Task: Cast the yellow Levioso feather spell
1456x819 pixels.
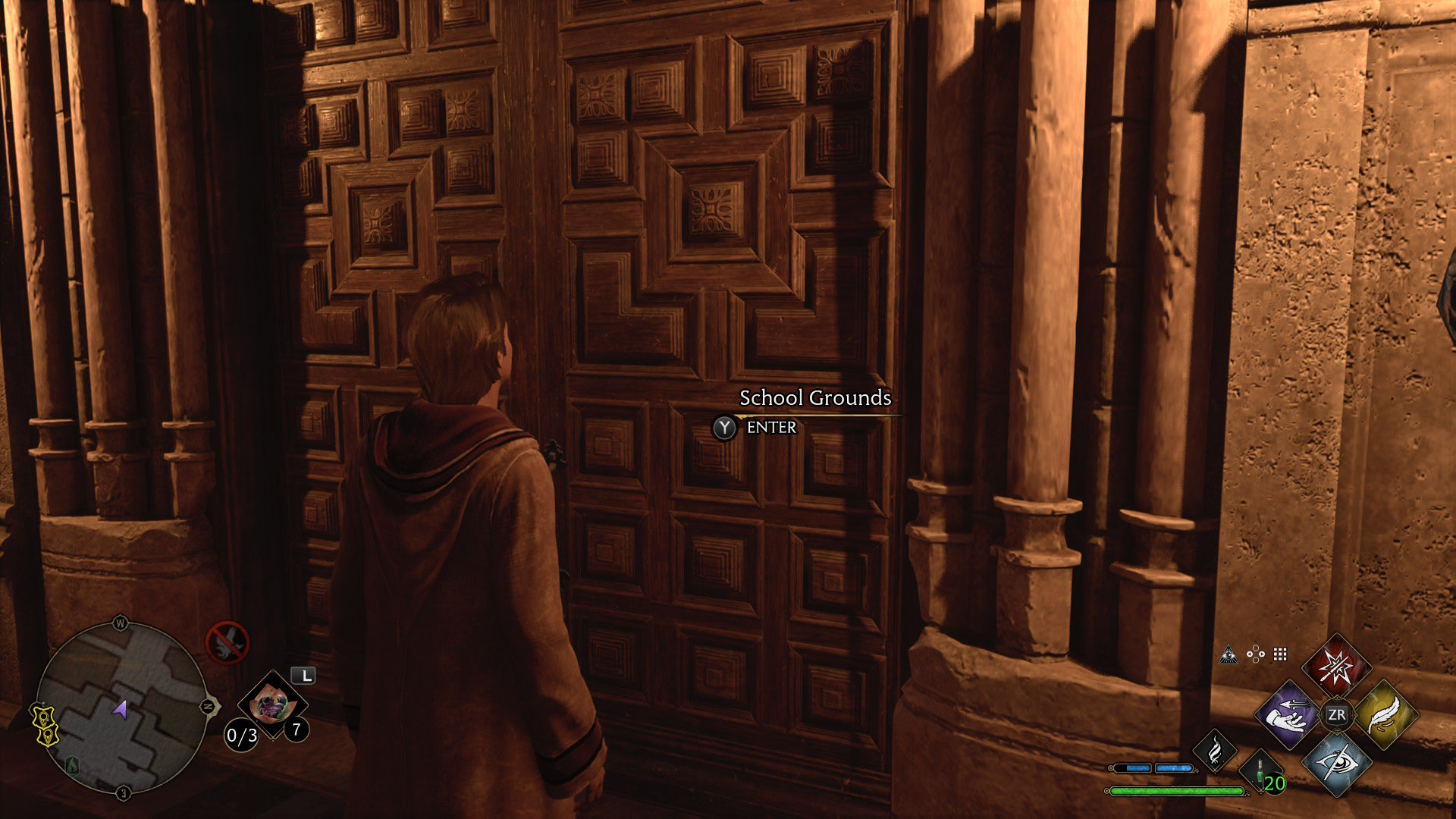Action: tap(1384, 714)
